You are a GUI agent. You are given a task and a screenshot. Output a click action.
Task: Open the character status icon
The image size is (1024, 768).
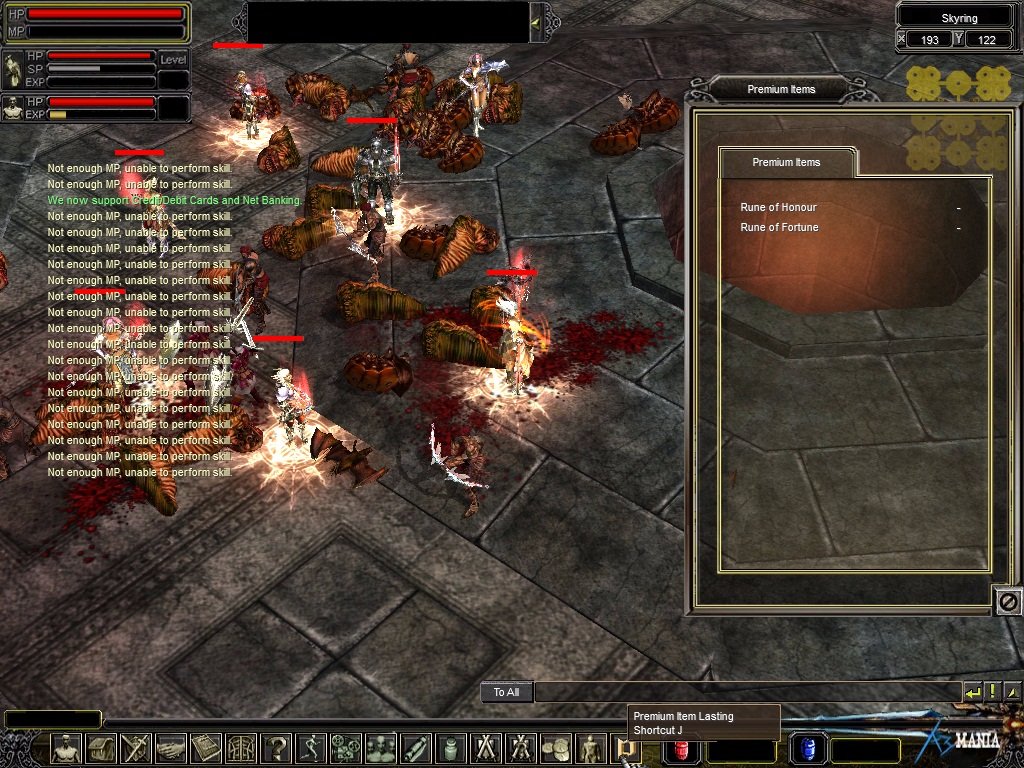pos(66,748)
